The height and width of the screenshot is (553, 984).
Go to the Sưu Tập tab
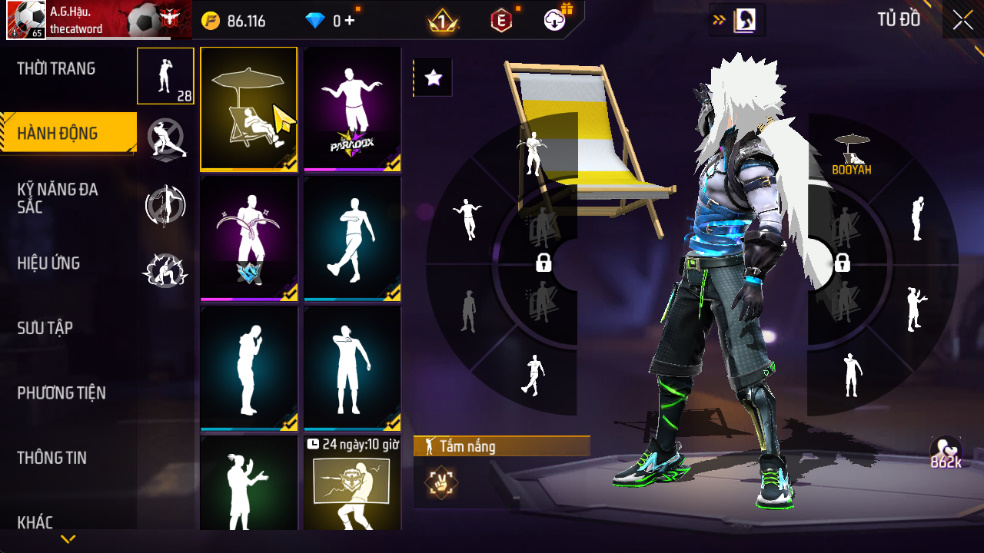click(45, 328)
